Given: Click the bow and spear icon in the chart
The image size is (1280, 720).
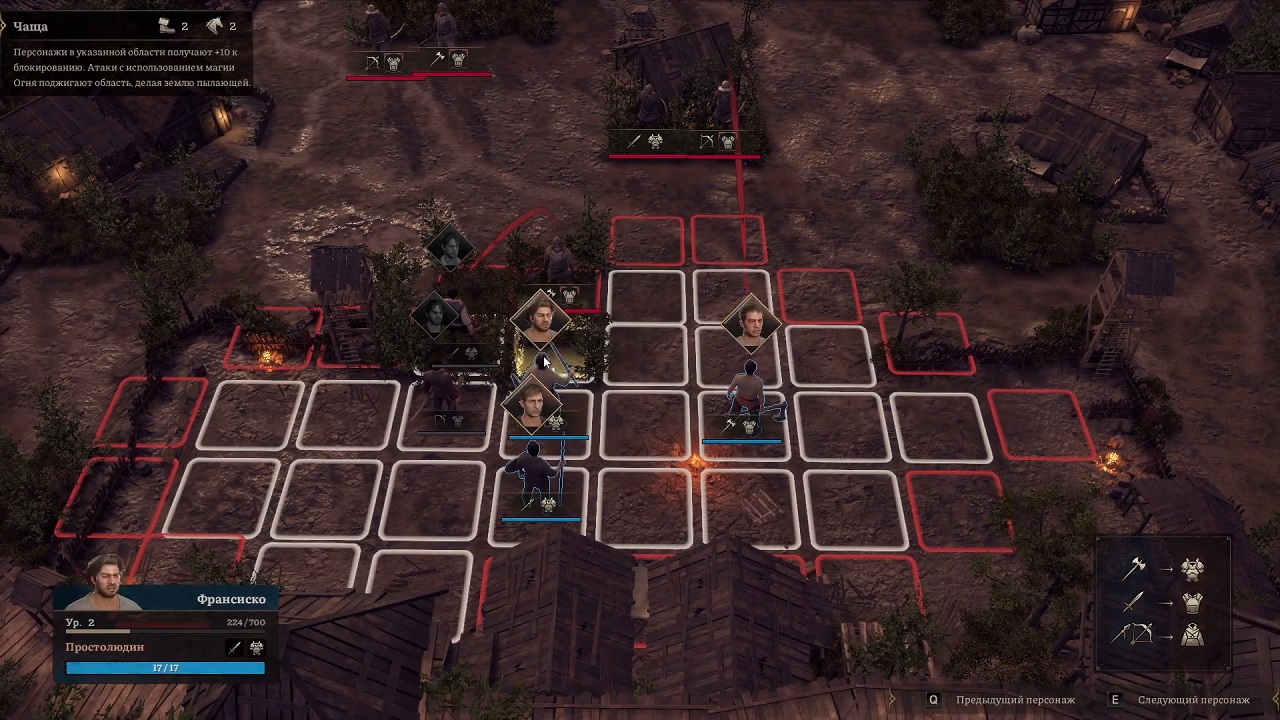Looking at the screenshot, I should [x=1133, y=634].
